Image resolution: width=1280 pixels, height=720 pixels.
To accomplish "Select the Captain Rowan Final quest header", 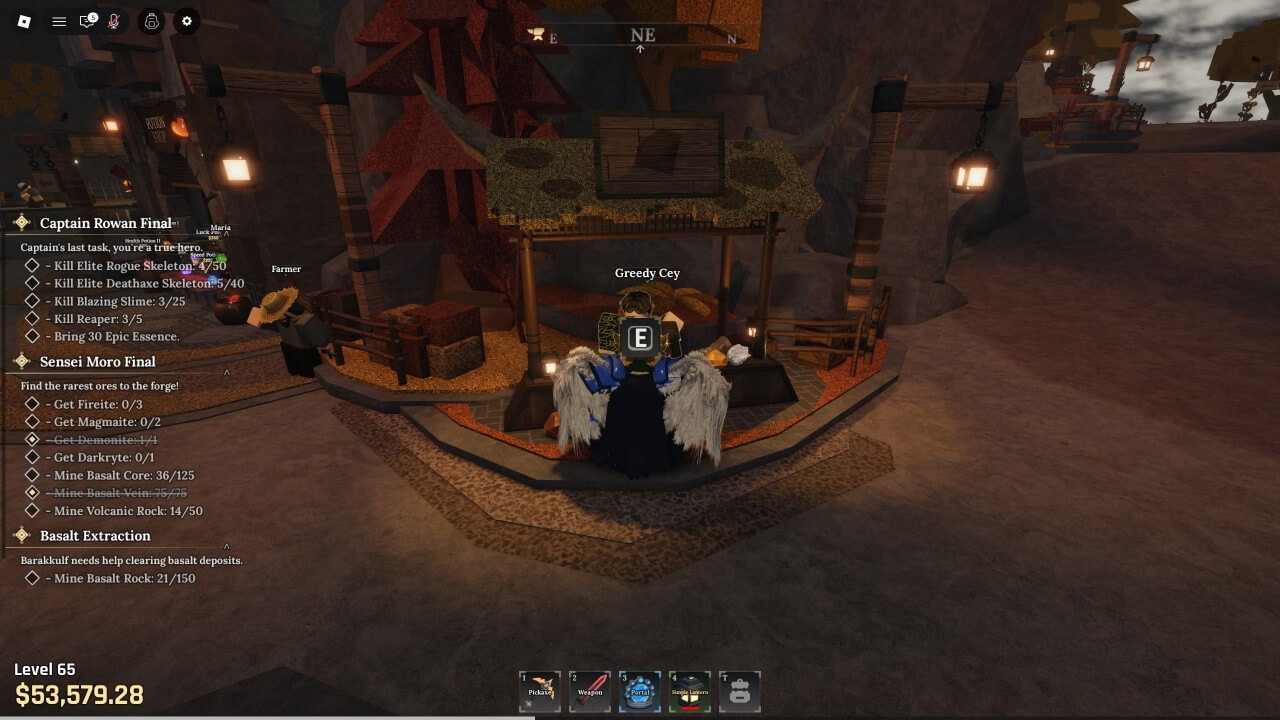I will (x=105, y=223).
